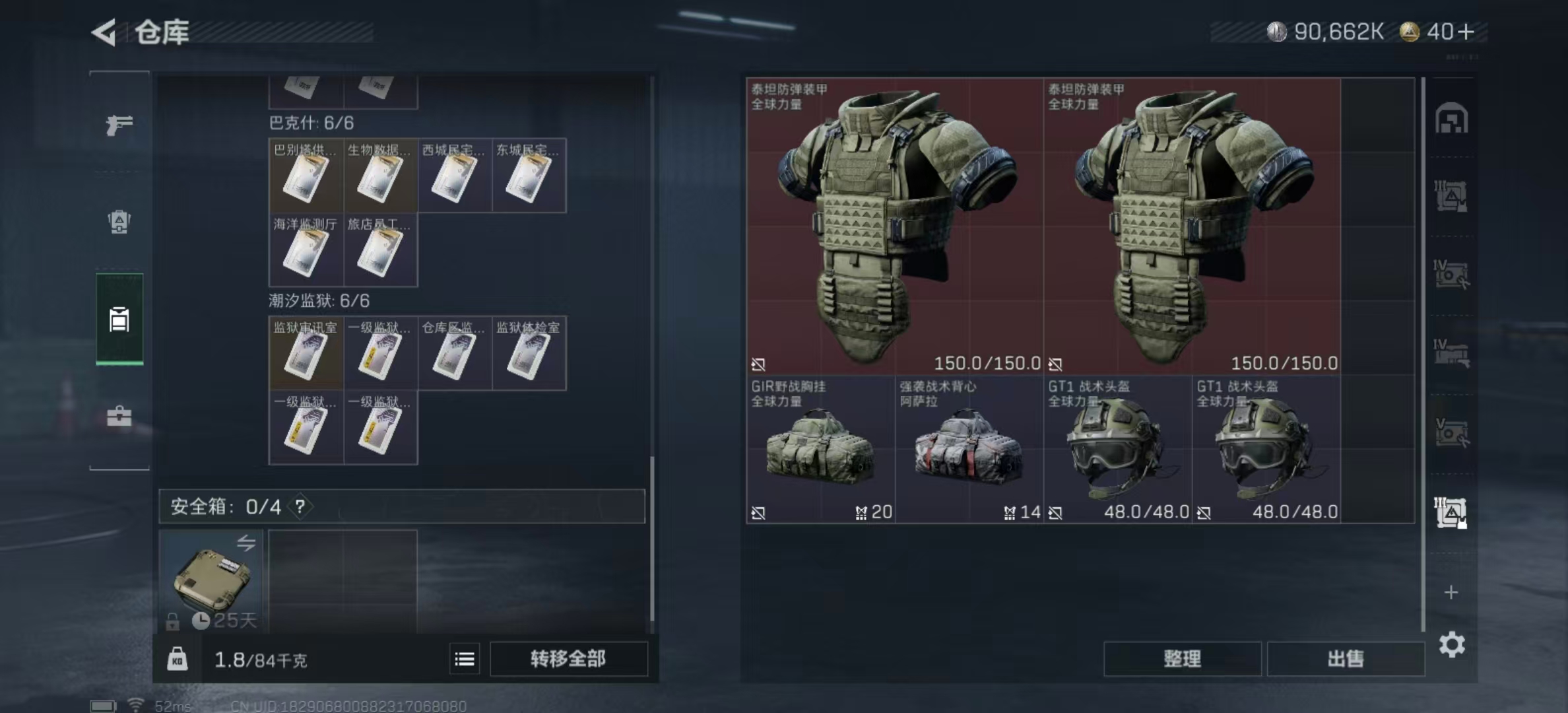Sell items using the 出售 button

(x=1345, y=659)
